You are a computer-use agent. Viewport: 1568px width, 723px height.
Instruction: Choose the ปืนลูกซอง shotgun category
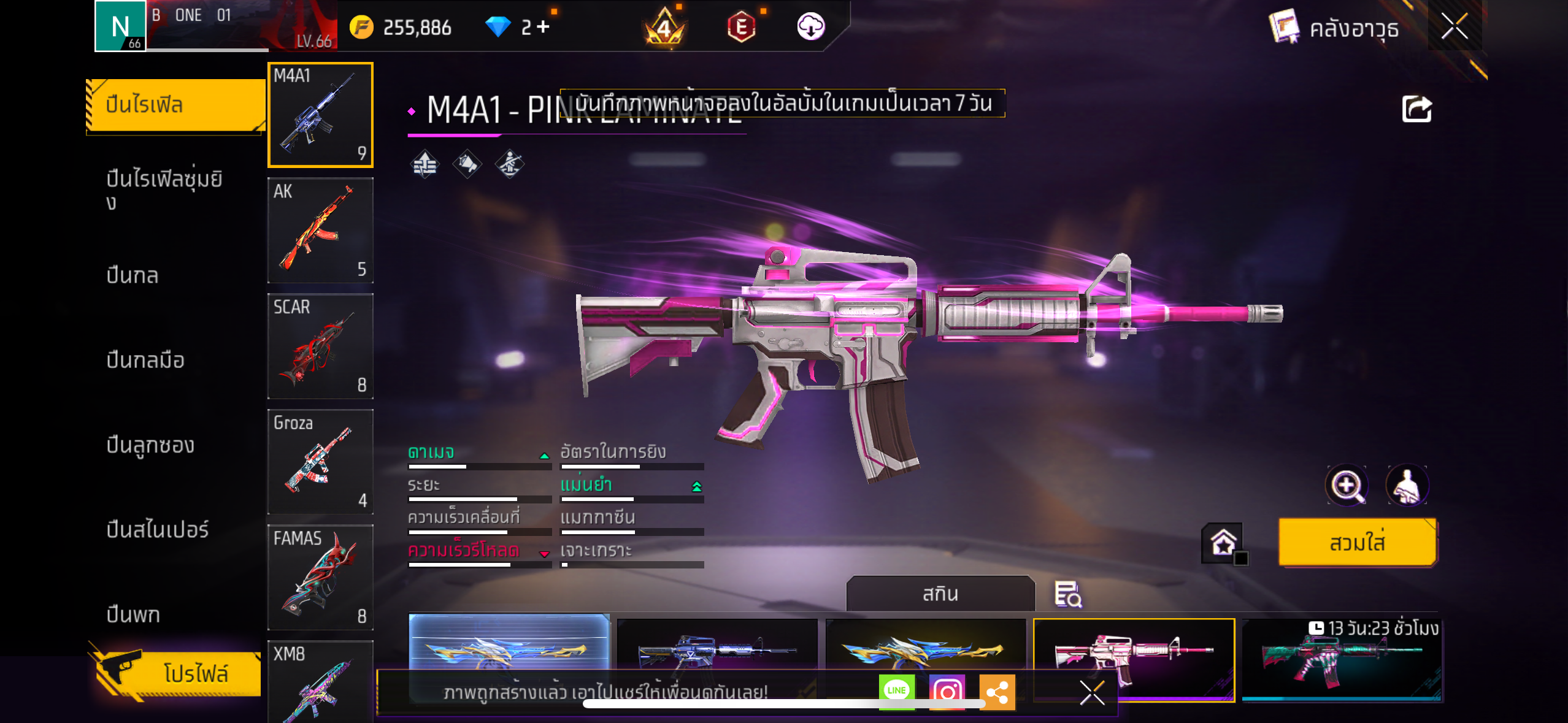(x=150, y=445)
